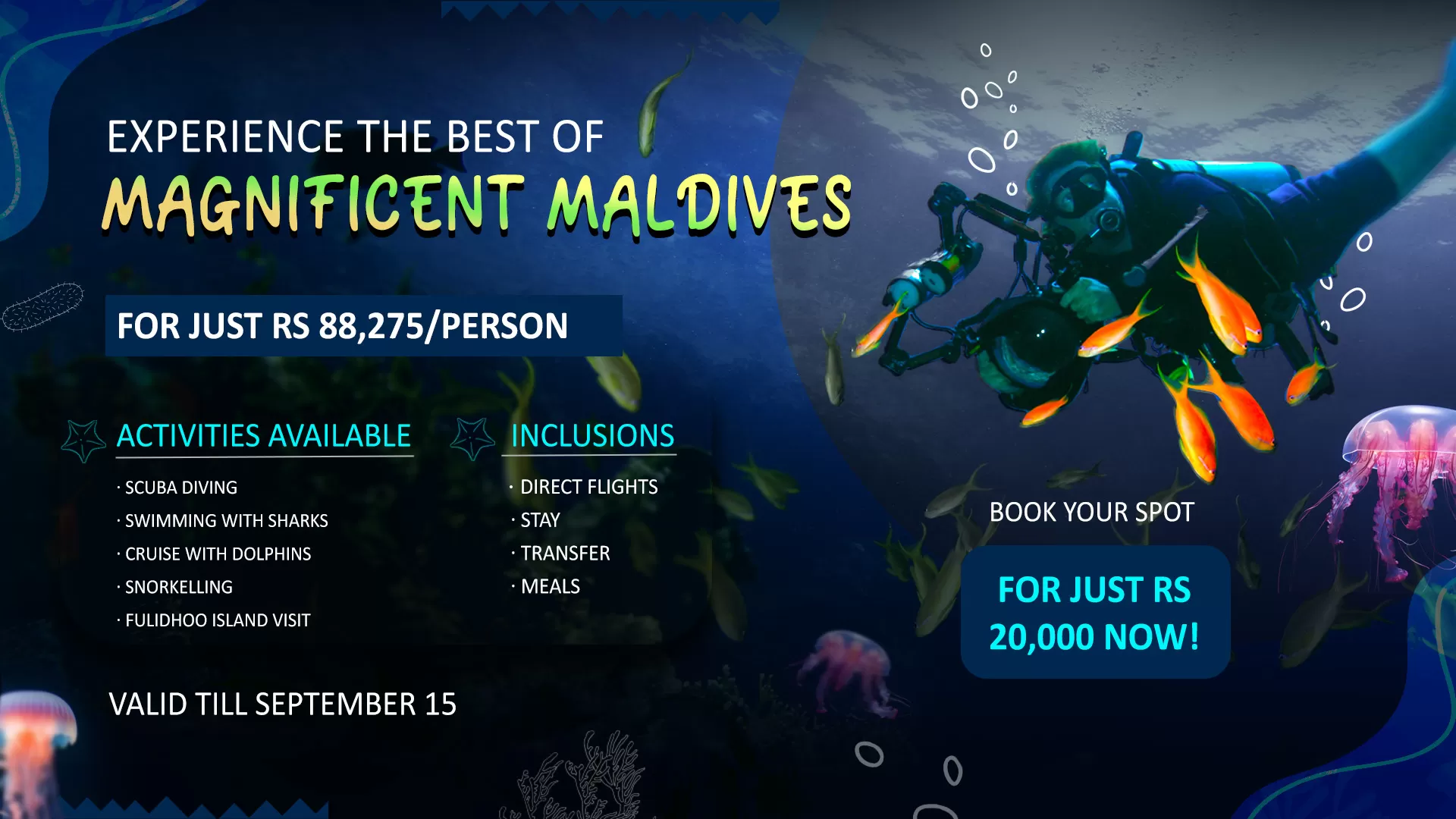The image size is (1456, 819).
Task: Click the "For Just RS 20,000 Now!" booking button
Action: click(x=1094, y=613)
